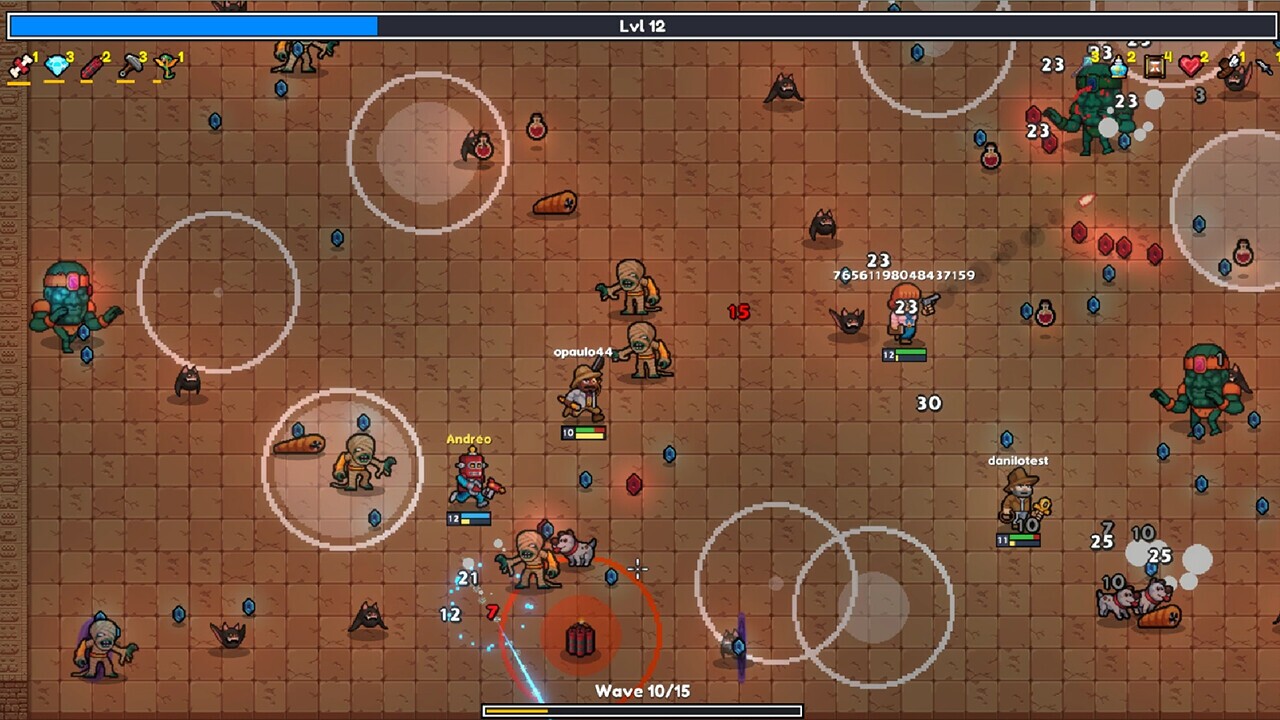Viewport: 1280px width, 720px height.
Task: Expand the Wave 10/15 label
Action: click(x=640, y=691)
